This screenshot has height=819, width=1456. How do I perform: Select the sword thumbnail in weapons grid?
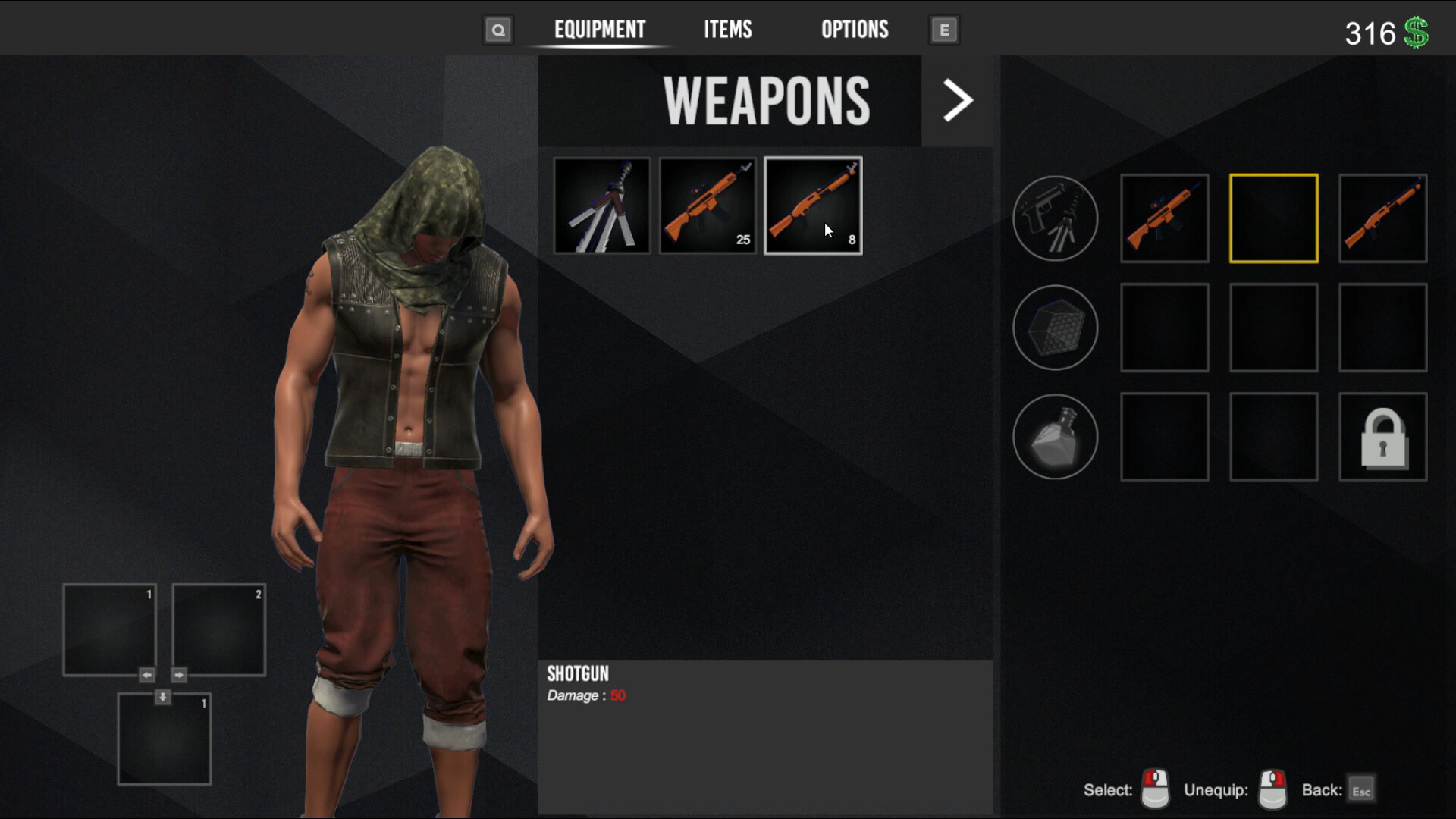(x=601, y=205)
